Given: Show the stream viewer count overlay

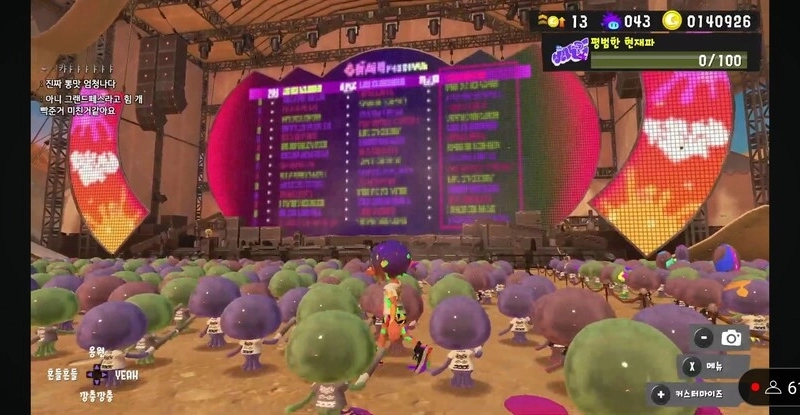Looking at the screenshot, I should coord(775,386).
